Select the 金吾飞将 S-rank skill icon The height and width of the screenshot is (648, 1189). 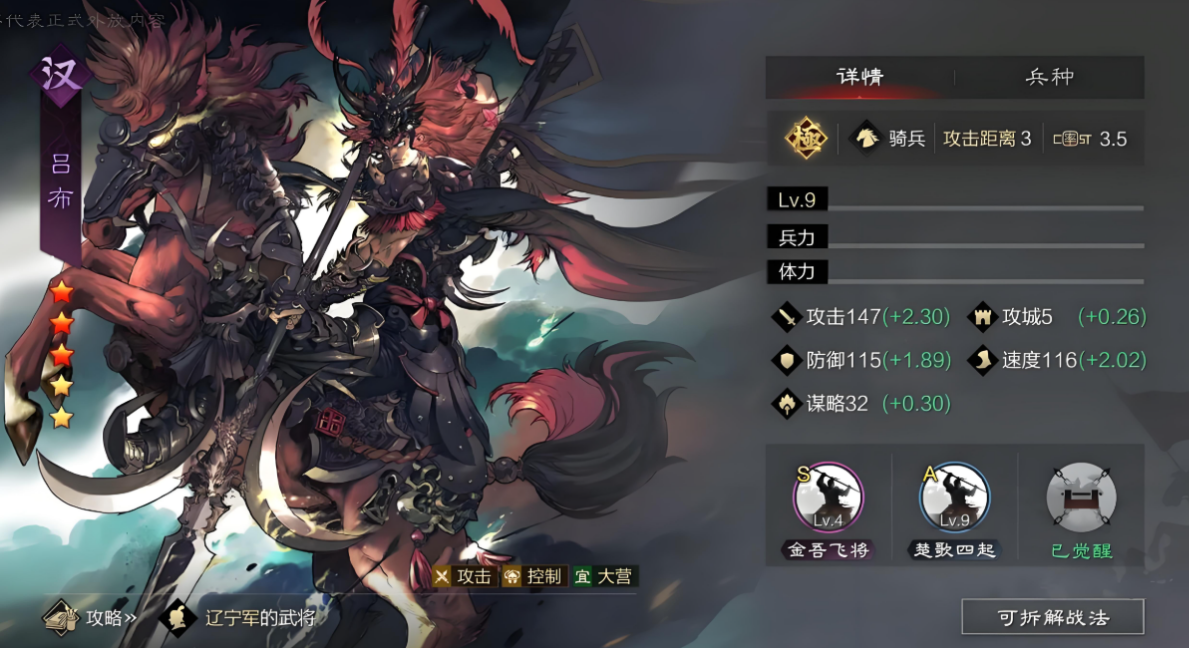pyautogui.click(x=828, y=497)
